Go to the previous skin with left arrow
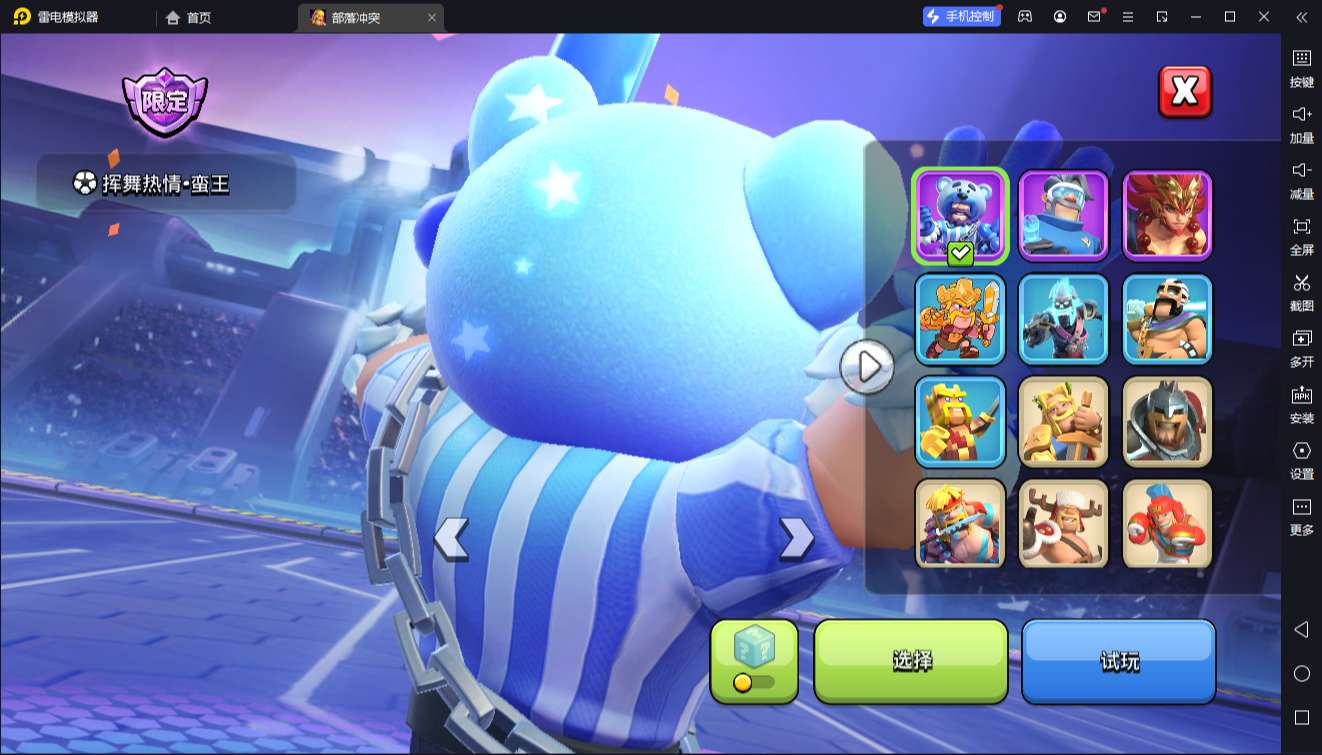The height and width of the screenshot is (755, 1322). [x=451, y=539]
